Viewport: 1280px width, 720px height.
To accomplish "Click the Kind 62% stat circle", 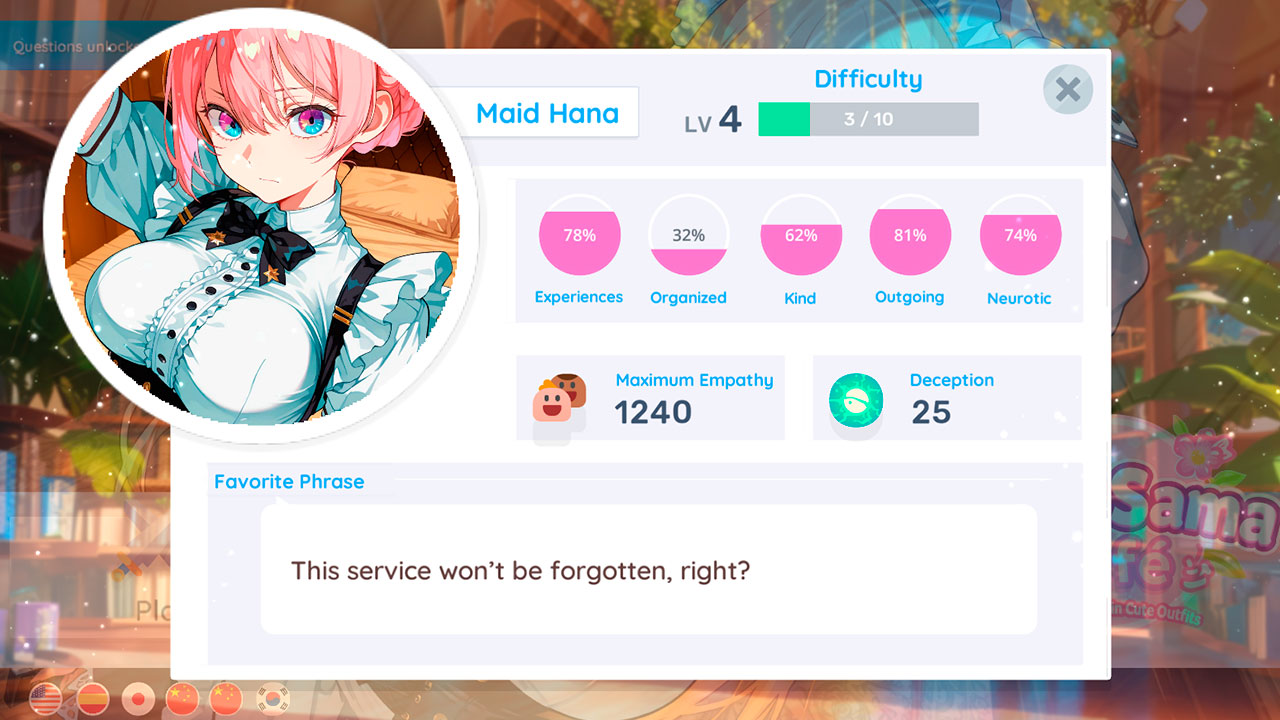I will coord(801,237).
